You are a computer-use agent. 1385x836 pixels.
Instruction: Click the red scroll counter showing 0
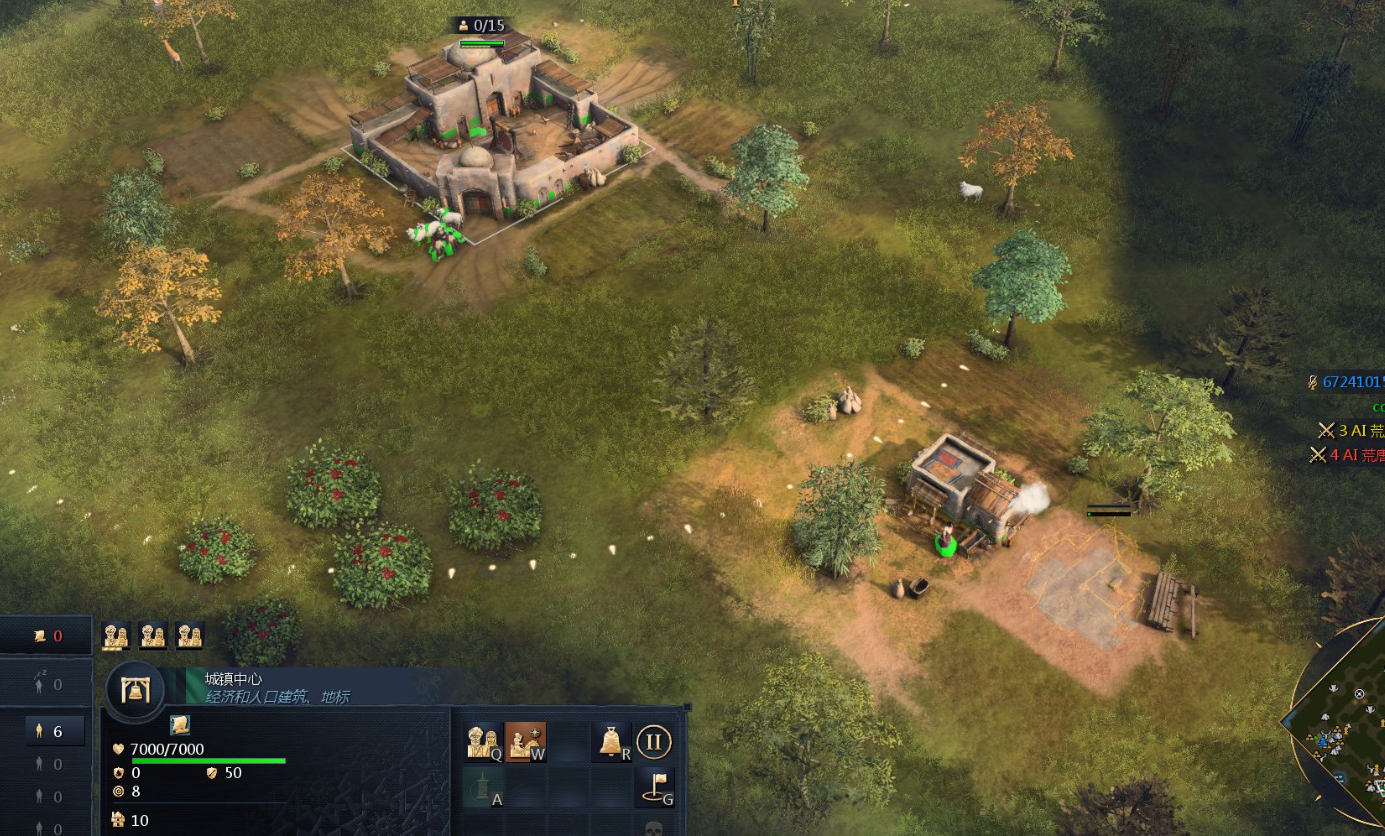[x=47, y=636]
